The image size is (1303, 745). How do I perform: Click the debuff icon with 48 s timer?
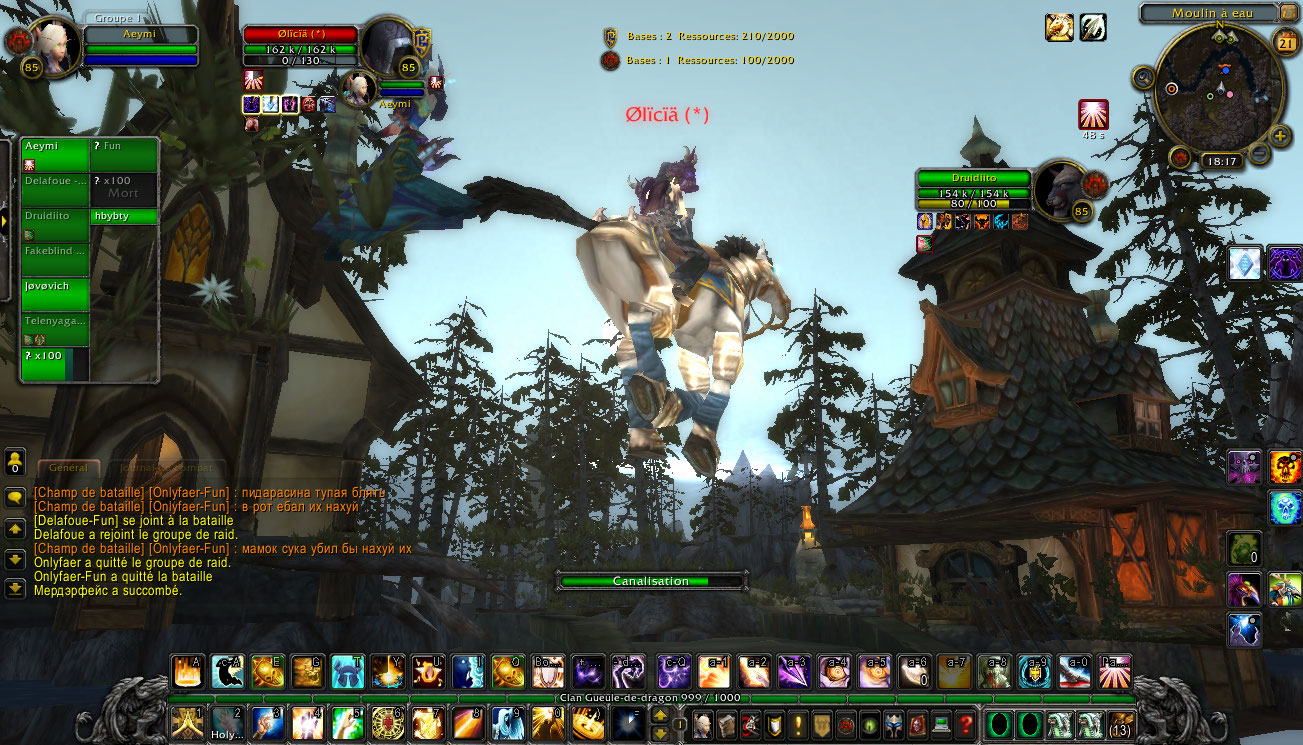1093,115
